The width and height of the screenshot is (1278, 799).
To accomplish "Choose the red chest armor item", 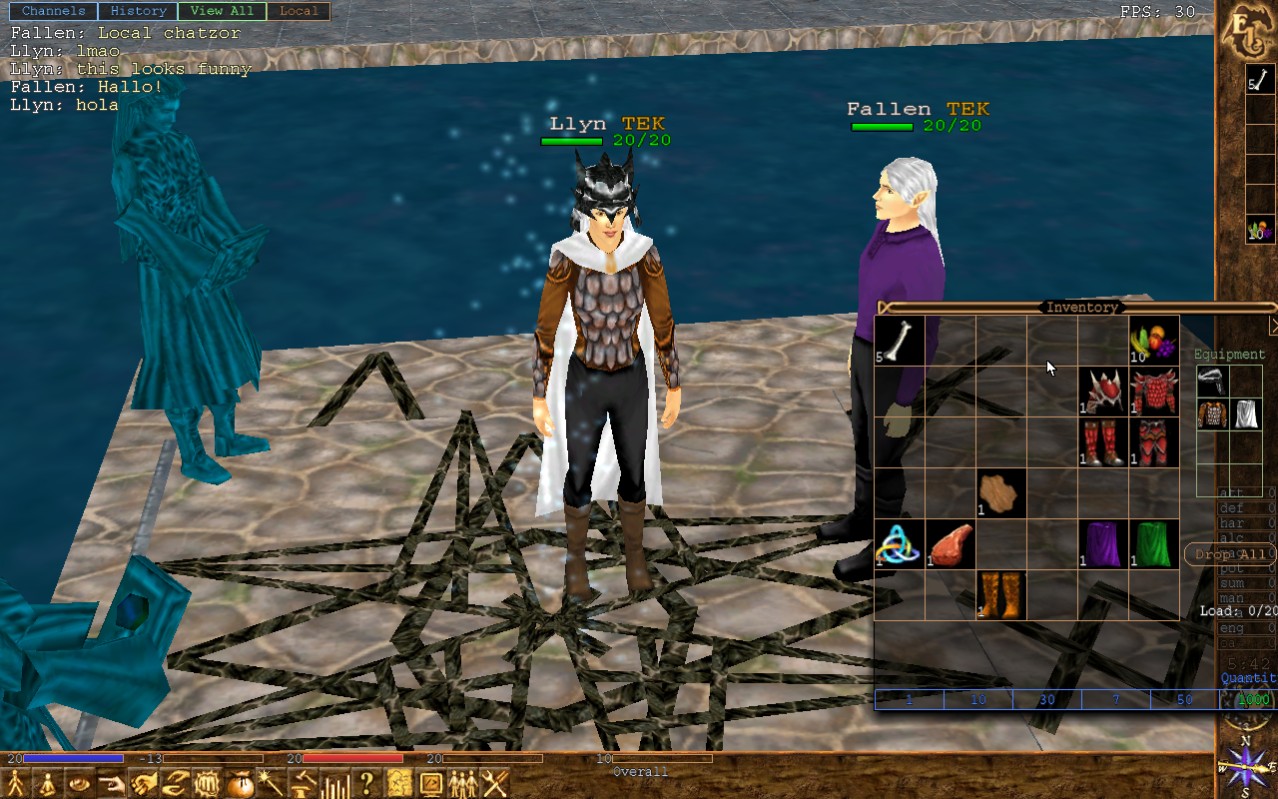I will point(1154,392).
